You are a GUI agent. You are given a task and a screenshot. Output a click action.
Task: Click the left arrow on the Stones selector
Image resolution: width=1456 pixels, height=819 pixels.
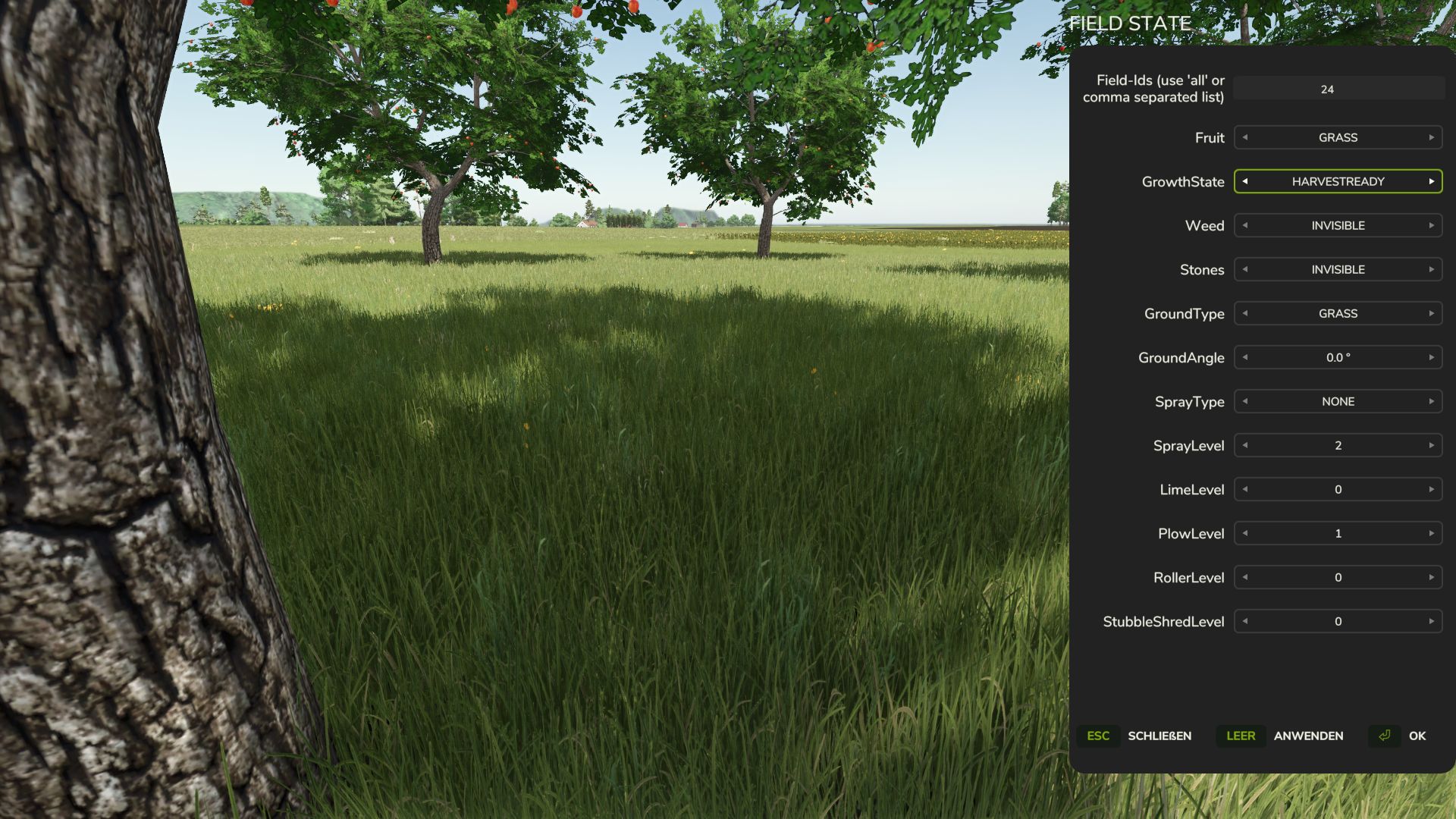coord(1244,269)
